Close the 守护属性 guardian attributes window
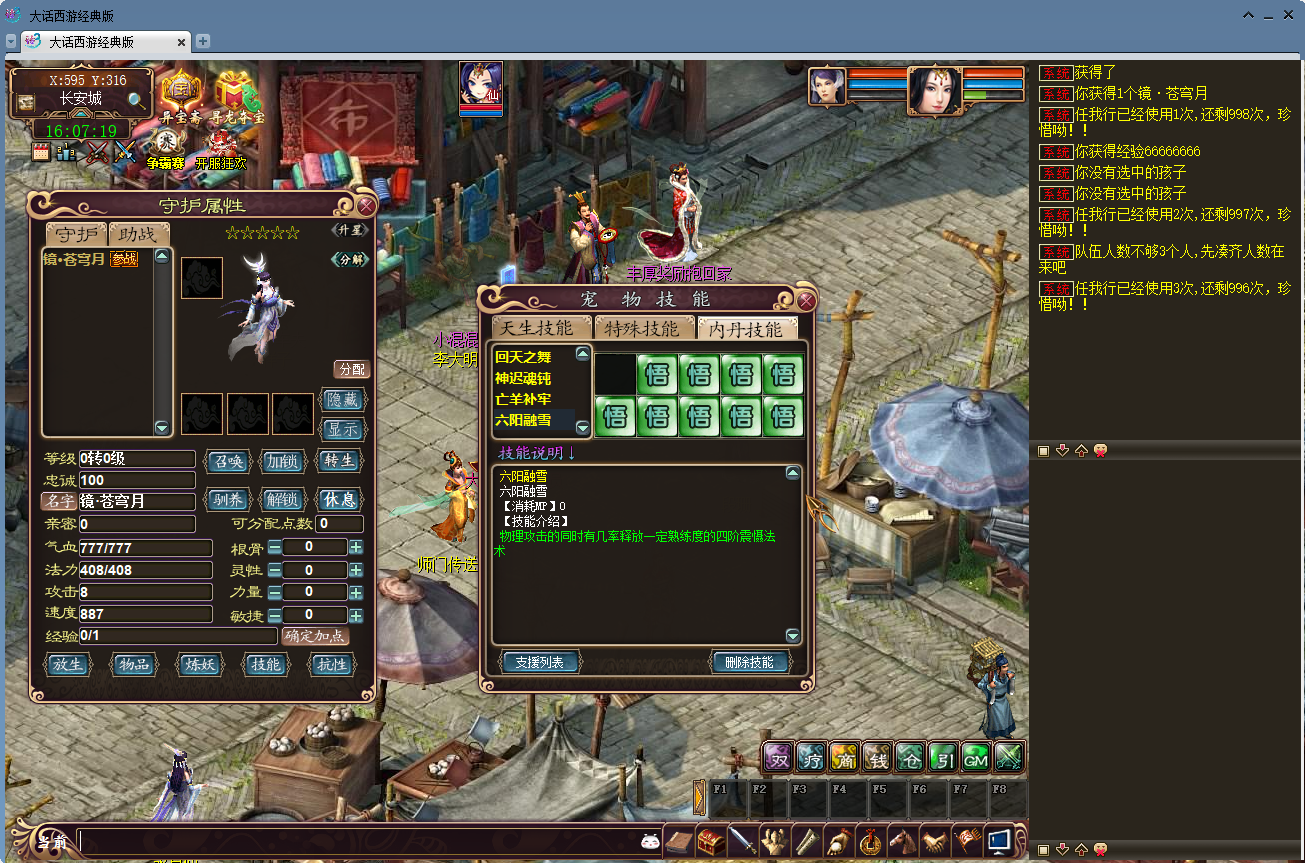Screen dimensions: 1305x863 click(x=366, y=206)
